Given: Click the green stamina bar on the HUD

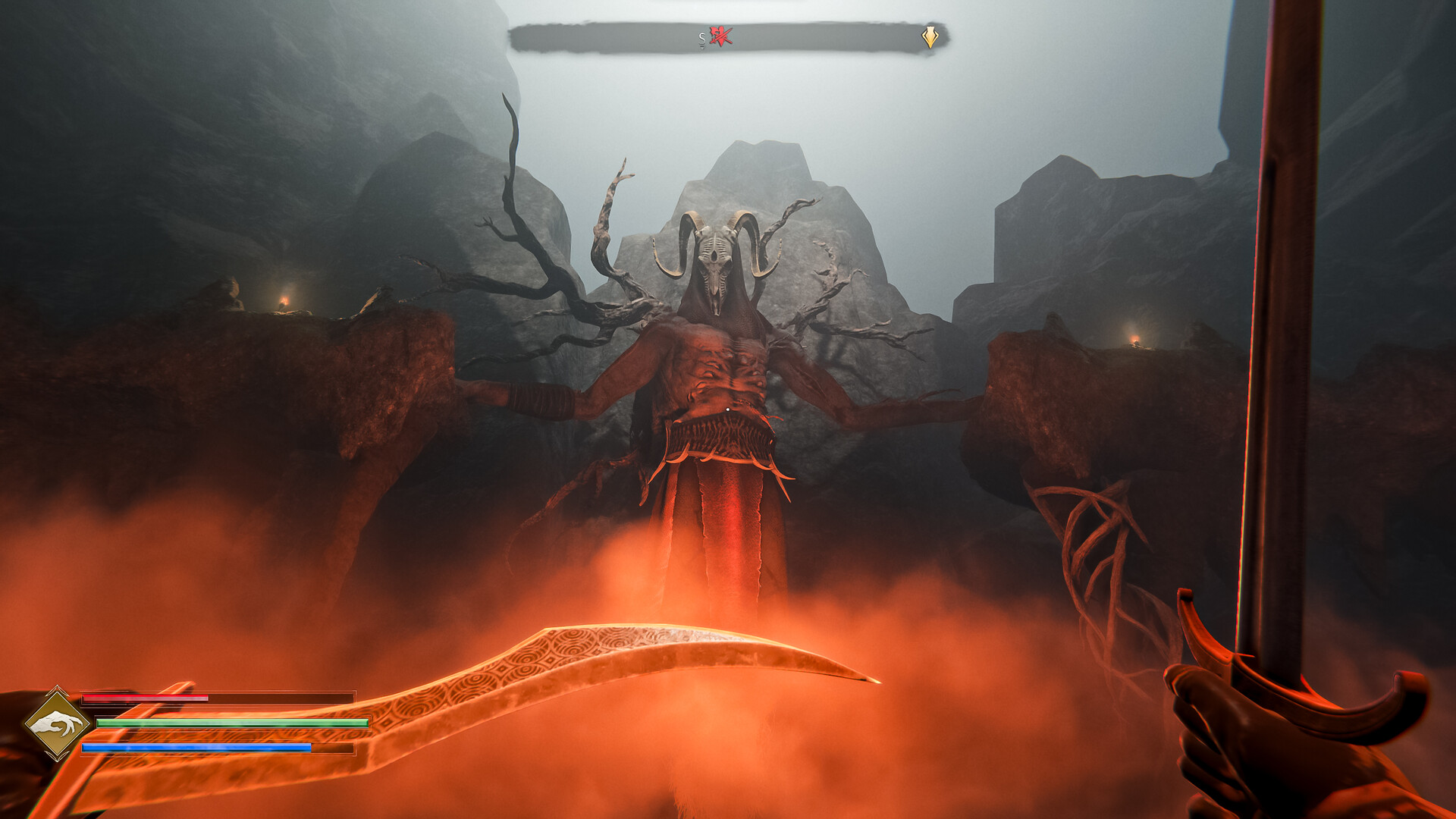Looking at the screenshot, I should [227, 723].
